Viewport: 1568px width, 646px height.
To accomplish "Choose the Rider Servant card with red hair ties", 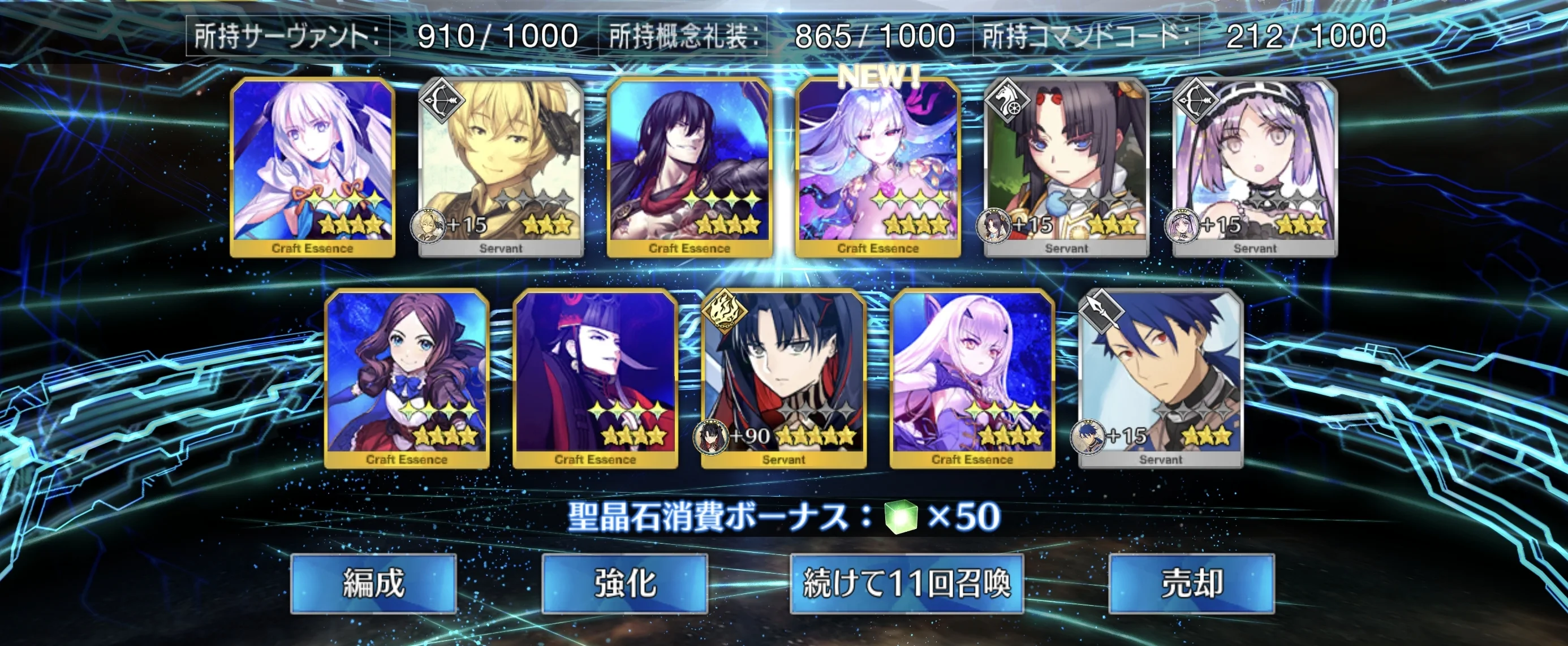I will [1066, 167].
